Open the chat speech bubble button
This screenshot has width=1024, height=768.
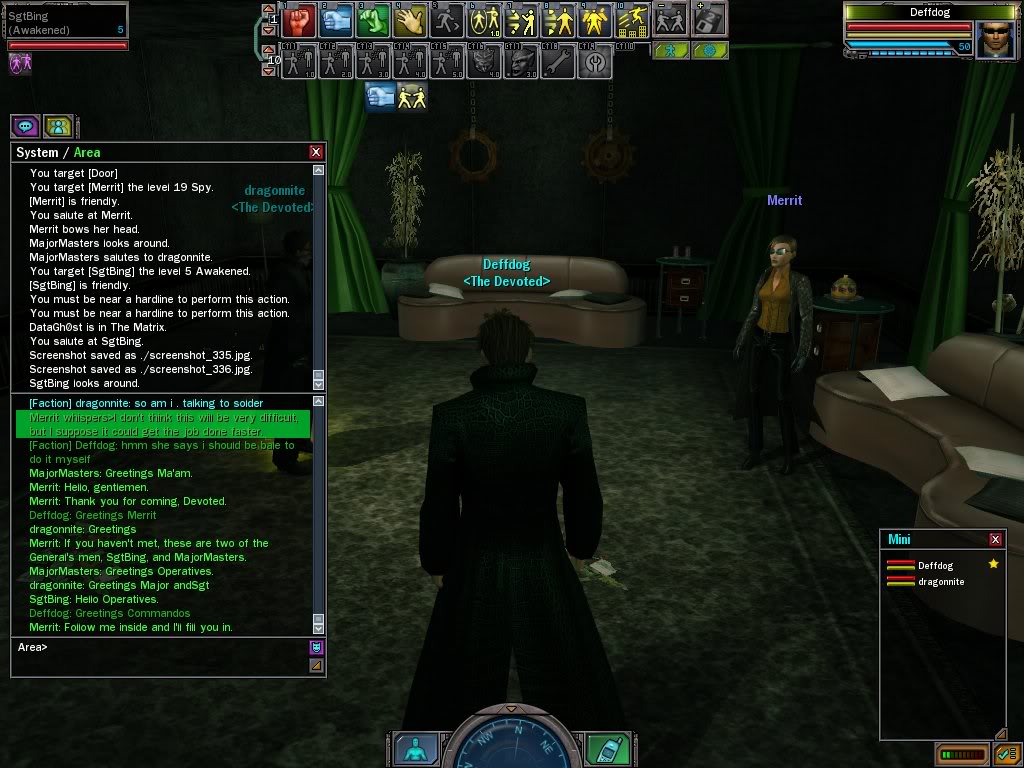[25, 126]
